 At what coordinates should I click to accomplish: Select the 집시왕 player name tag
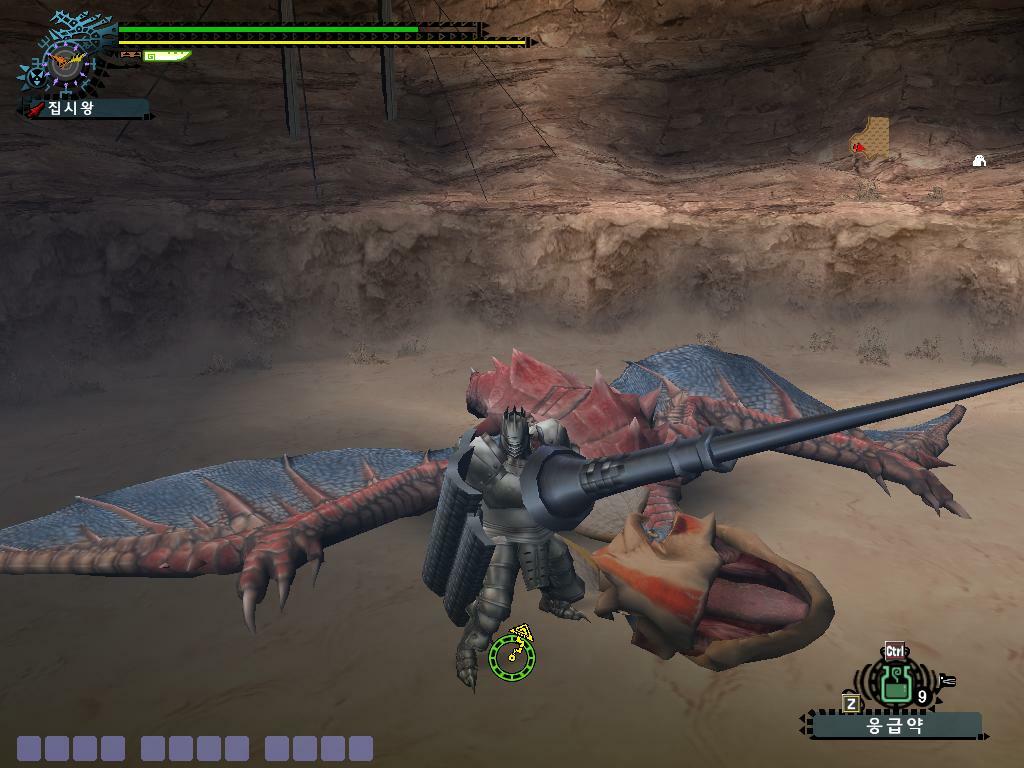(84, 108)
